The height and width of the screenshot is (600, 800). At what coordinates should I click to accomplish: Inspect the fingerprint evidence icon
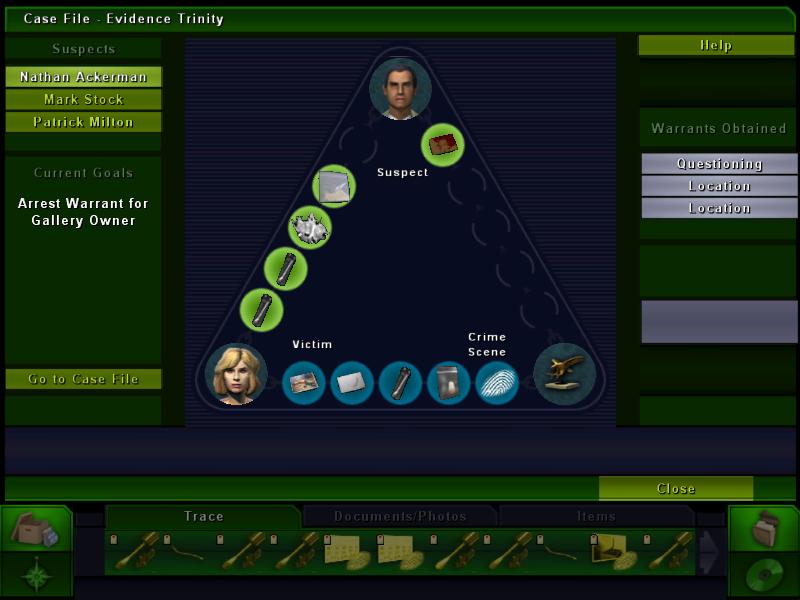(x=496, y=383)
